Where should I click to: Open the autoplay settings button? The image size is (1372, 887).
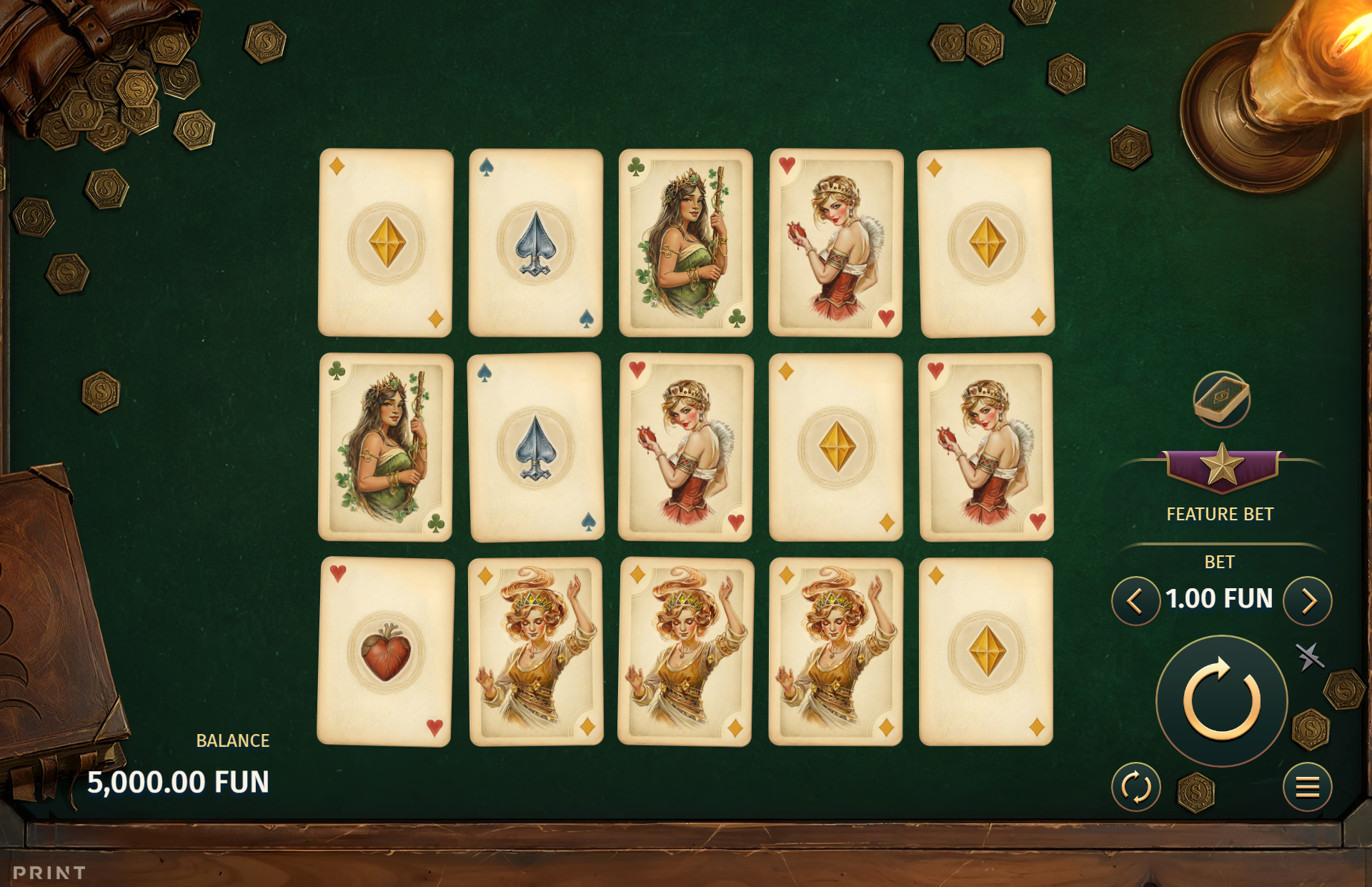coord(1135,788)
